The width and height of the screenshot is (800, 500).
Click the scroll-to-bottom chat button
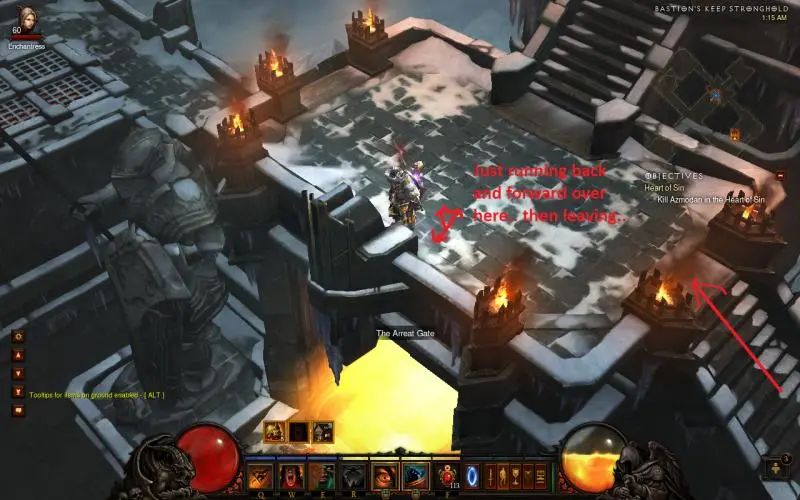(x=18, y=391)
